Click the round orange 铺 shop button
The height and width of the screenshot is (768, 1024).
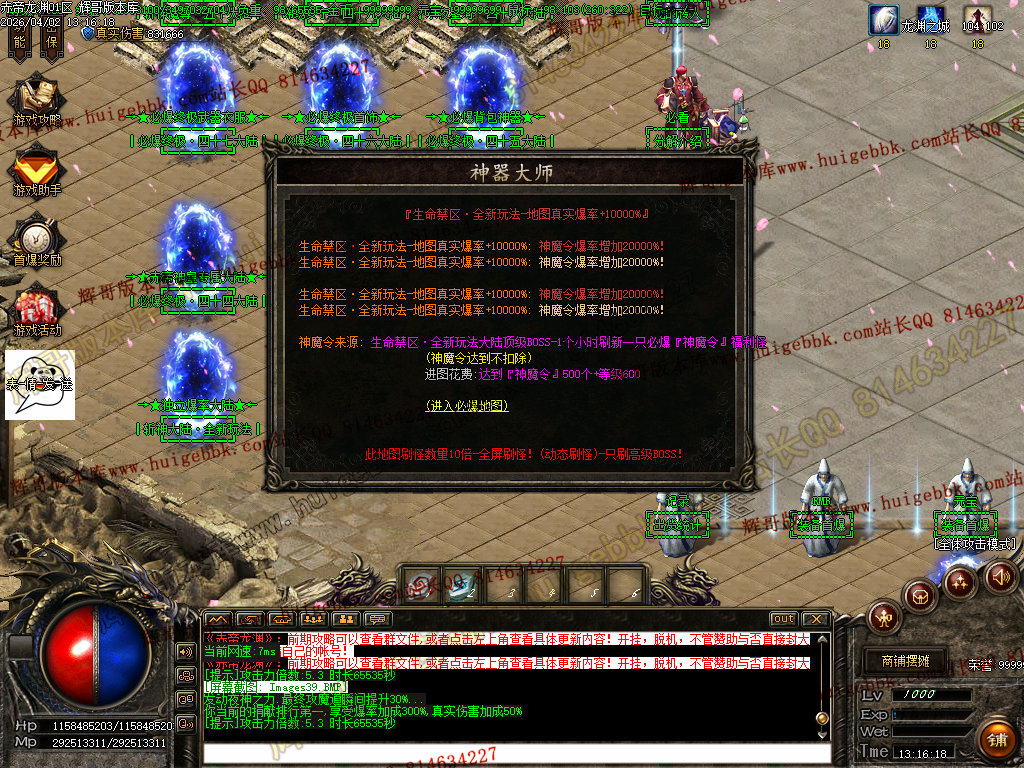[995, 739]
